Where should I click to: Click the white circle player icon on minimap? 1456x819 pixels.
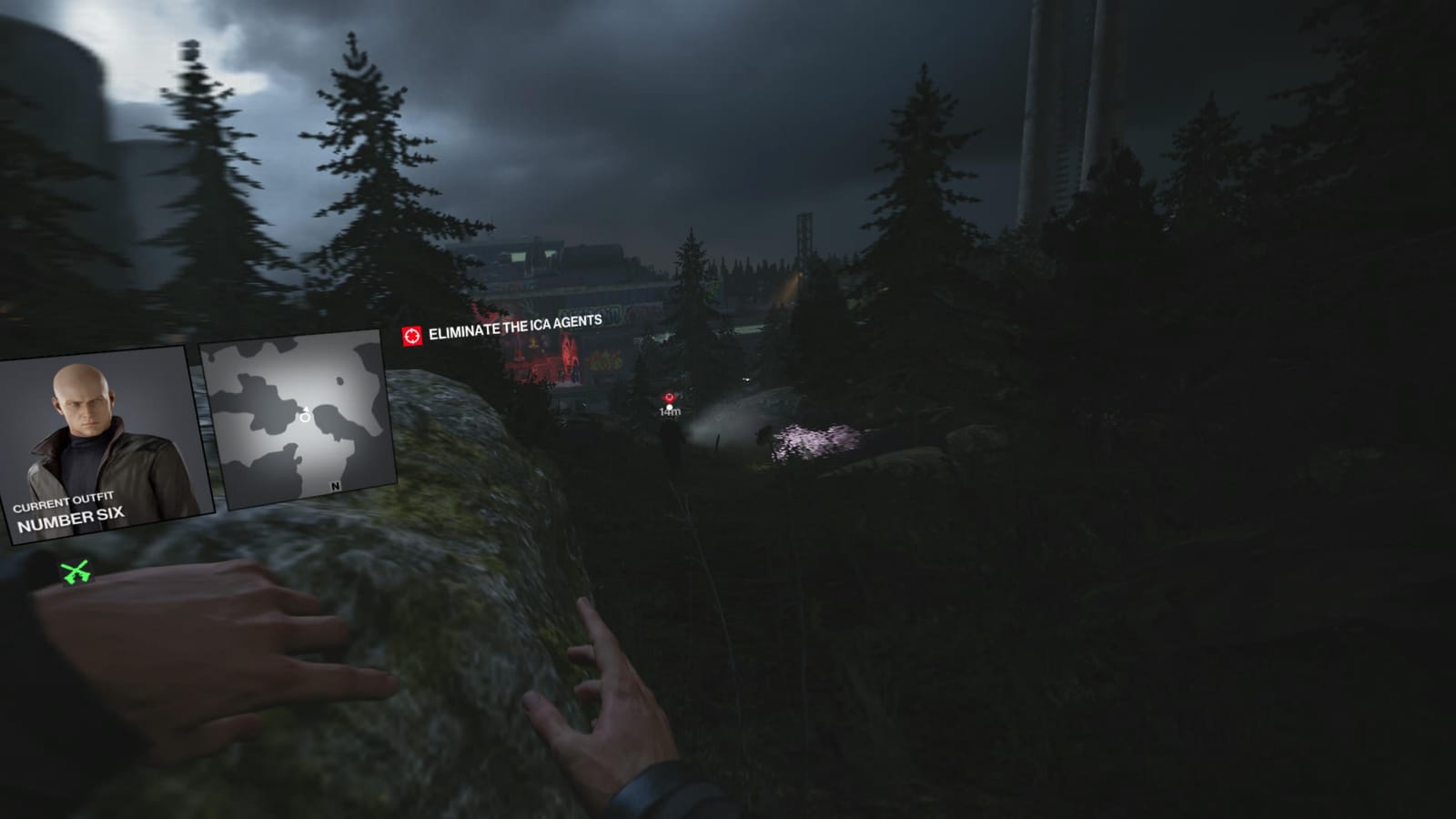click(305, 419)
